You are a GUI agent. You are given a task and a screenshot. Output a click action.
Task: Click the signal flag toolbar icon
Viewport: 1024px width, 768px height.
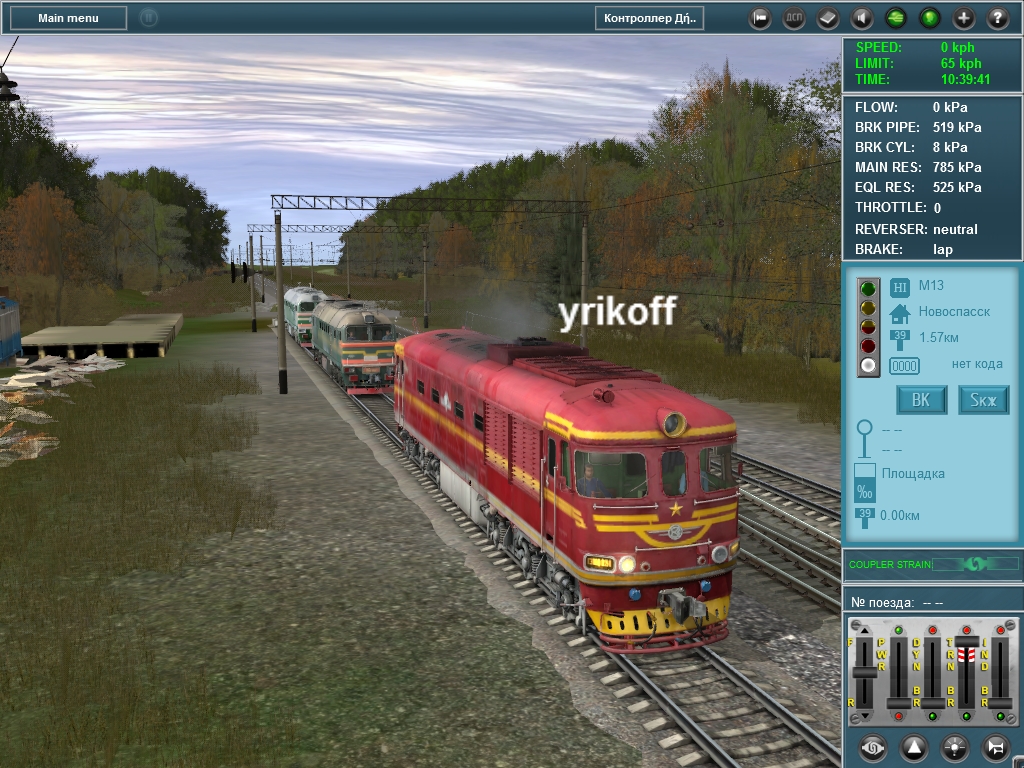[760, 18]
